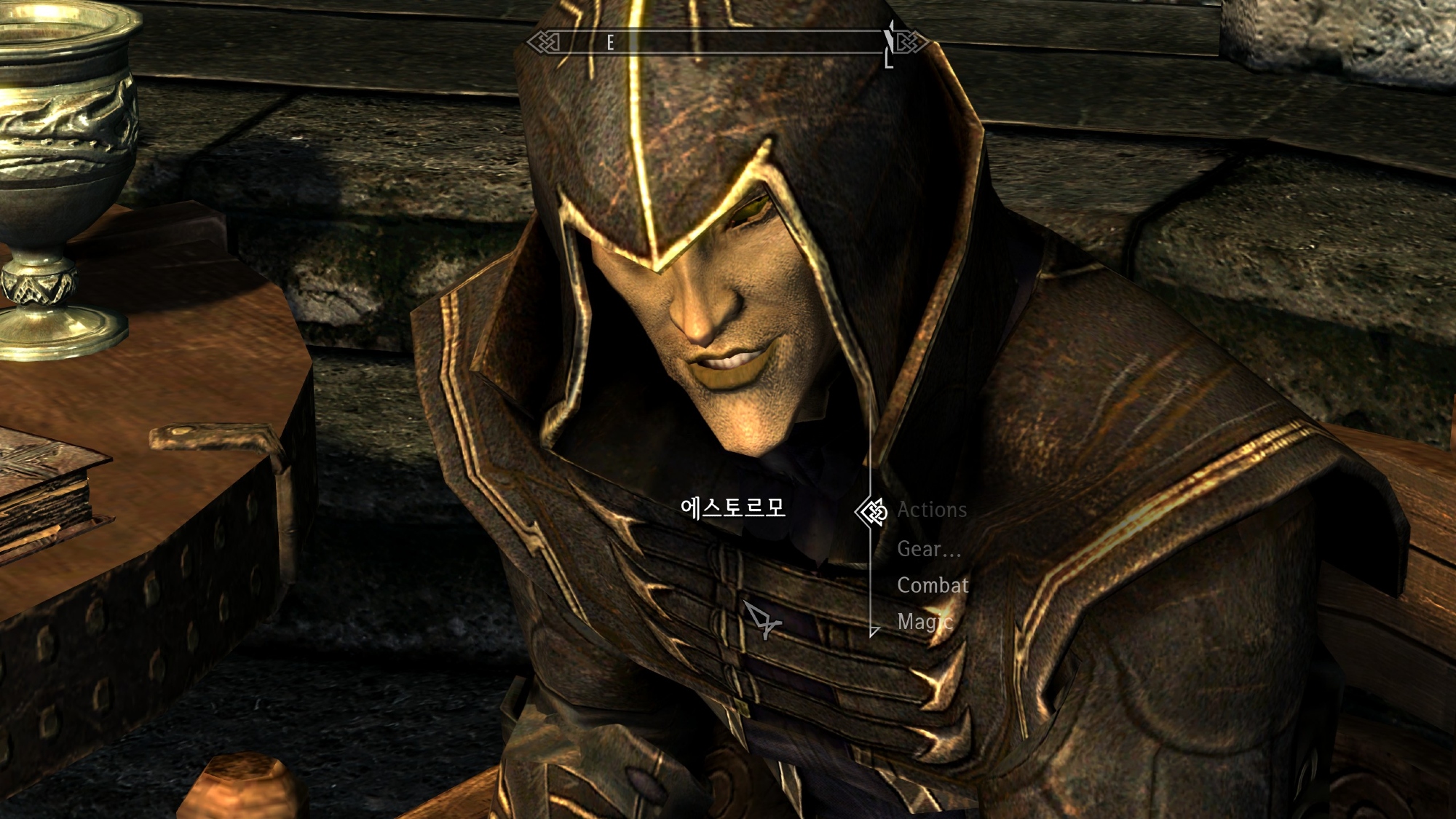Select the Gear... option
Image resolution: width=1456 pixels, height=819 pixels.
[x=928, y=549]
